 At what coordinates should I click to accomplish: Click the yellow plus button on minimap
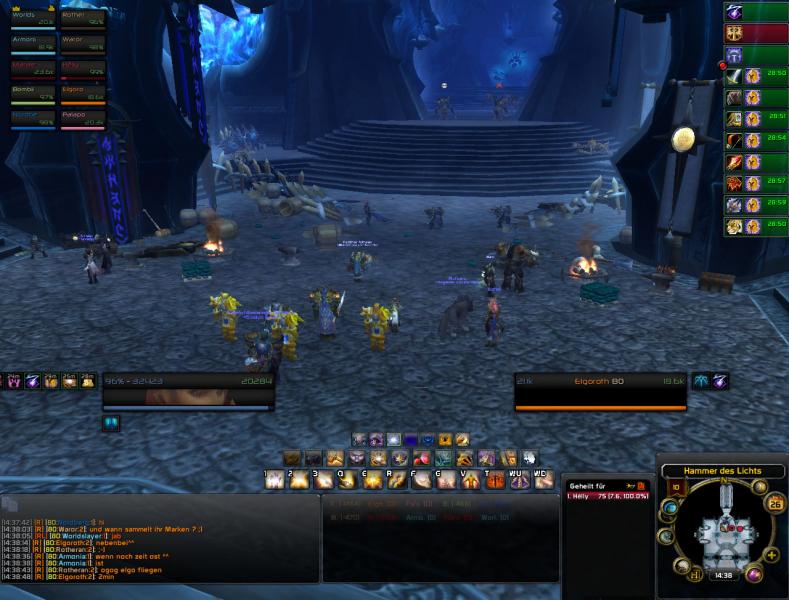click(771, 555)
